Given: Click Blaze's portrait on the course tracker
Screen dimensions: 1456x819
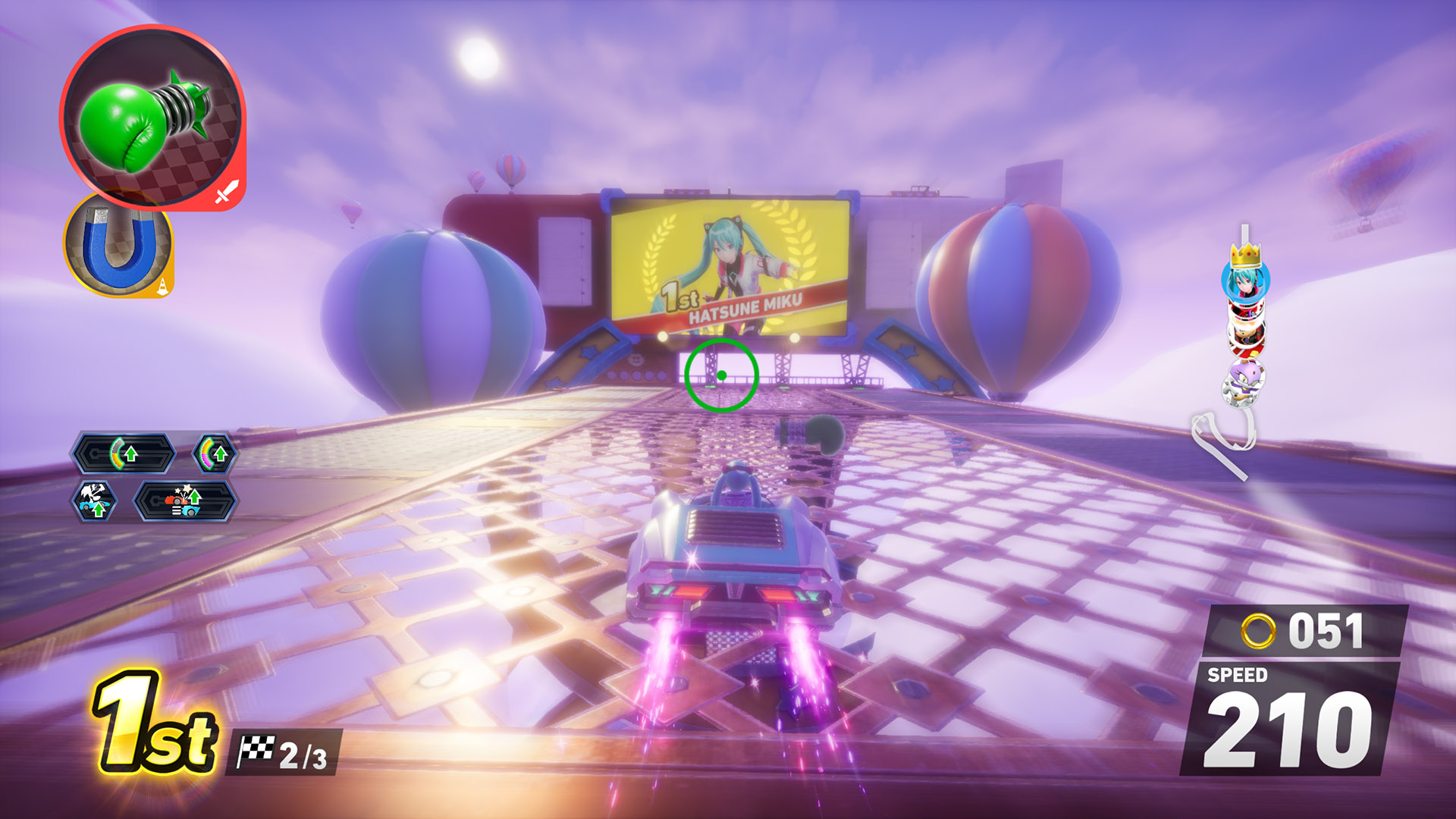Looking at the screenshot, I should click(1243, 379).
